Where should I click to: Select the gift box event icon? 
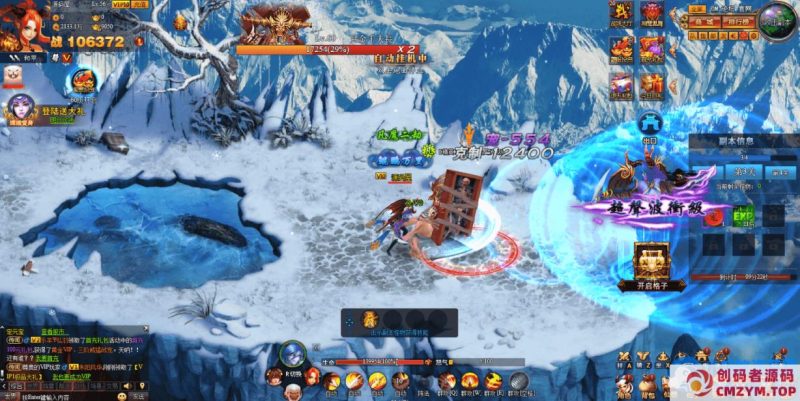point(652,82)
